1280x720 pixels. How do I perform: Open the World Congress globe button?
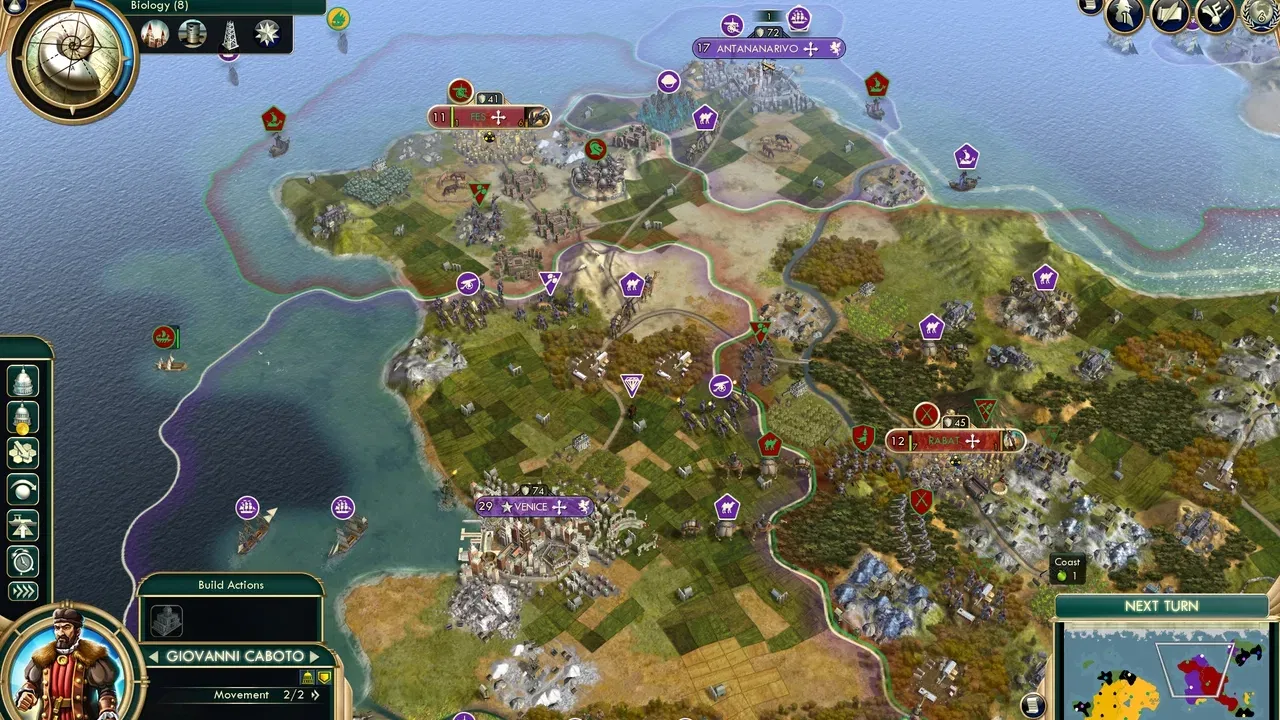pyautogui.click(x=1261, y=15)
